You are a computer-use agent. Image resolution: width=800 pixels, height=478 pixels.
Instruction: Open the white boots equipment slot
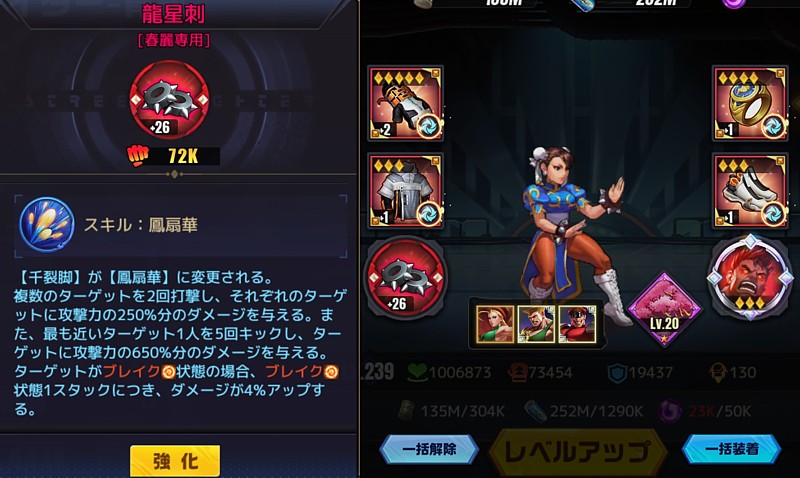[x=746, y=191]
